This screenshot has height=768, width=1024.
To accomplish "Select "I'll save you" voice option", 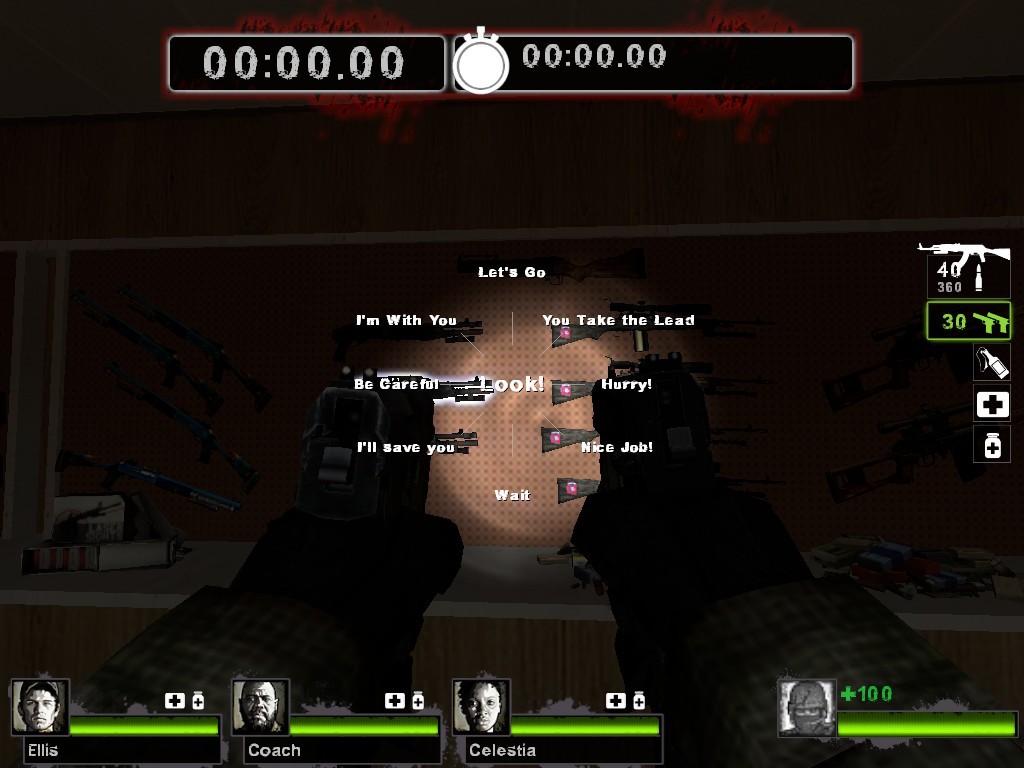I will pos(406,447).
